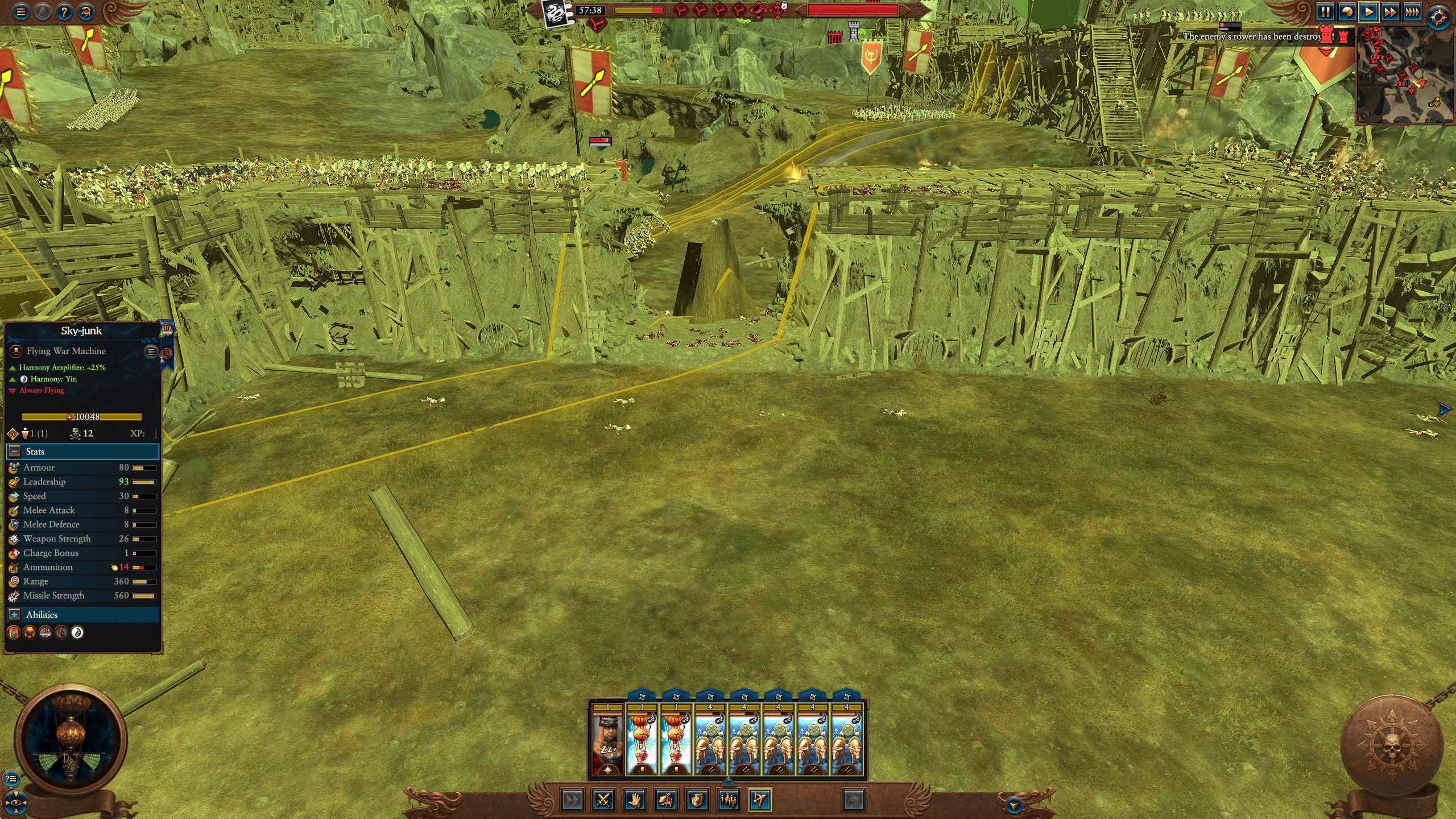The width and height of the screenshot is (1456, 819).
Task: Open the Sky-junk unit options menu
Action: coord(151,351)
